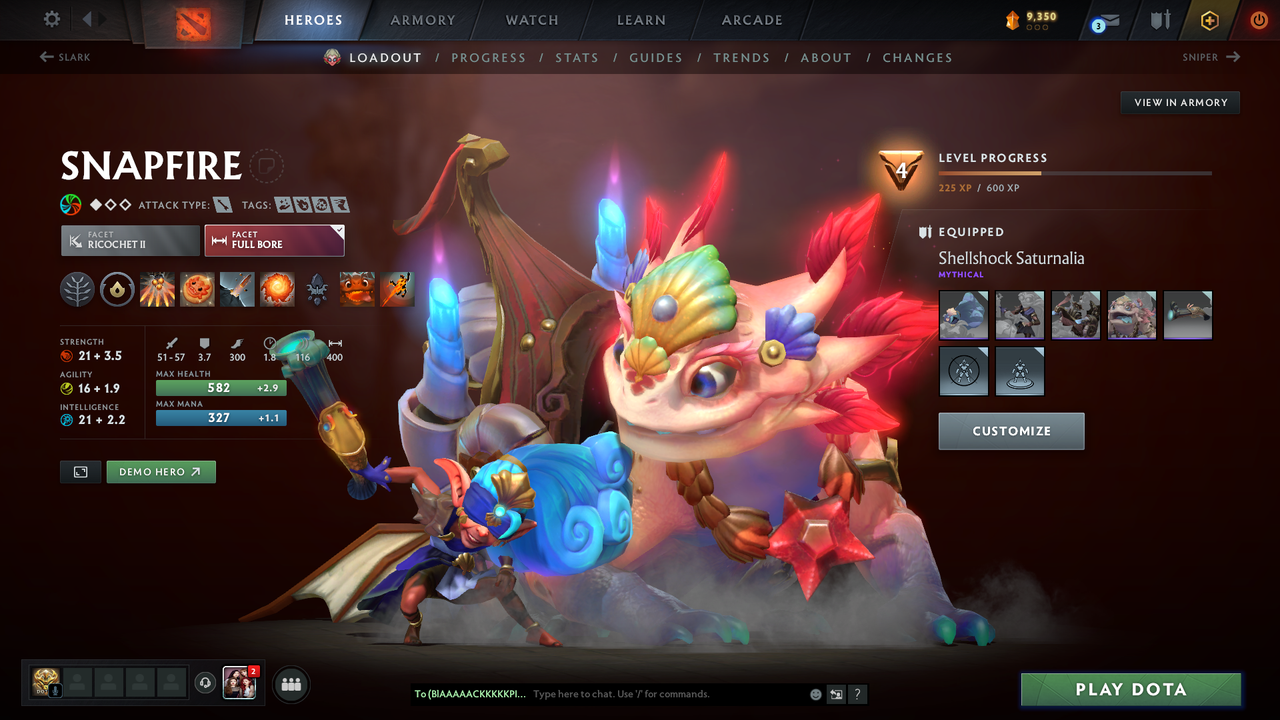The width and height of the screenshot is (1280, 720).
Task: Select the Scatterblast ability icon
Action: click(157, 290)
